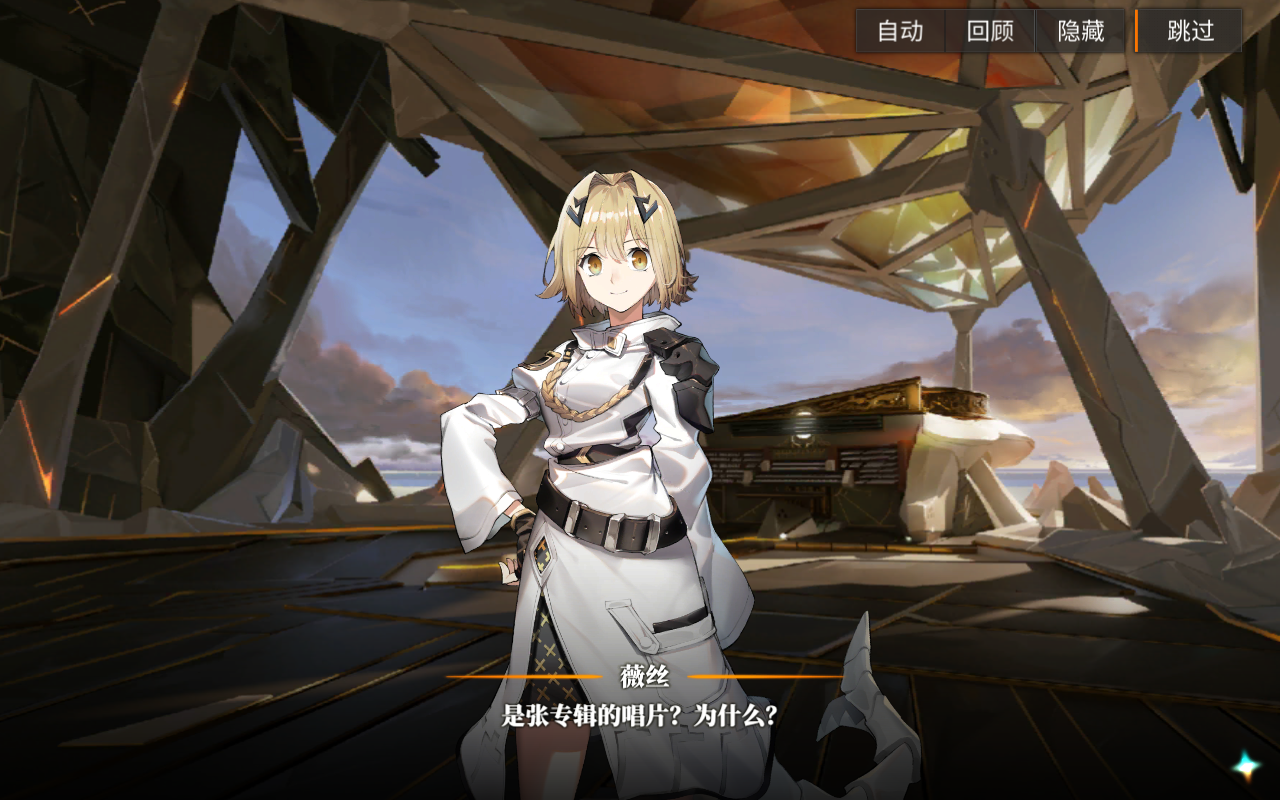
Task: Open the dialogue log via 回顾
Action: [990, 31]
